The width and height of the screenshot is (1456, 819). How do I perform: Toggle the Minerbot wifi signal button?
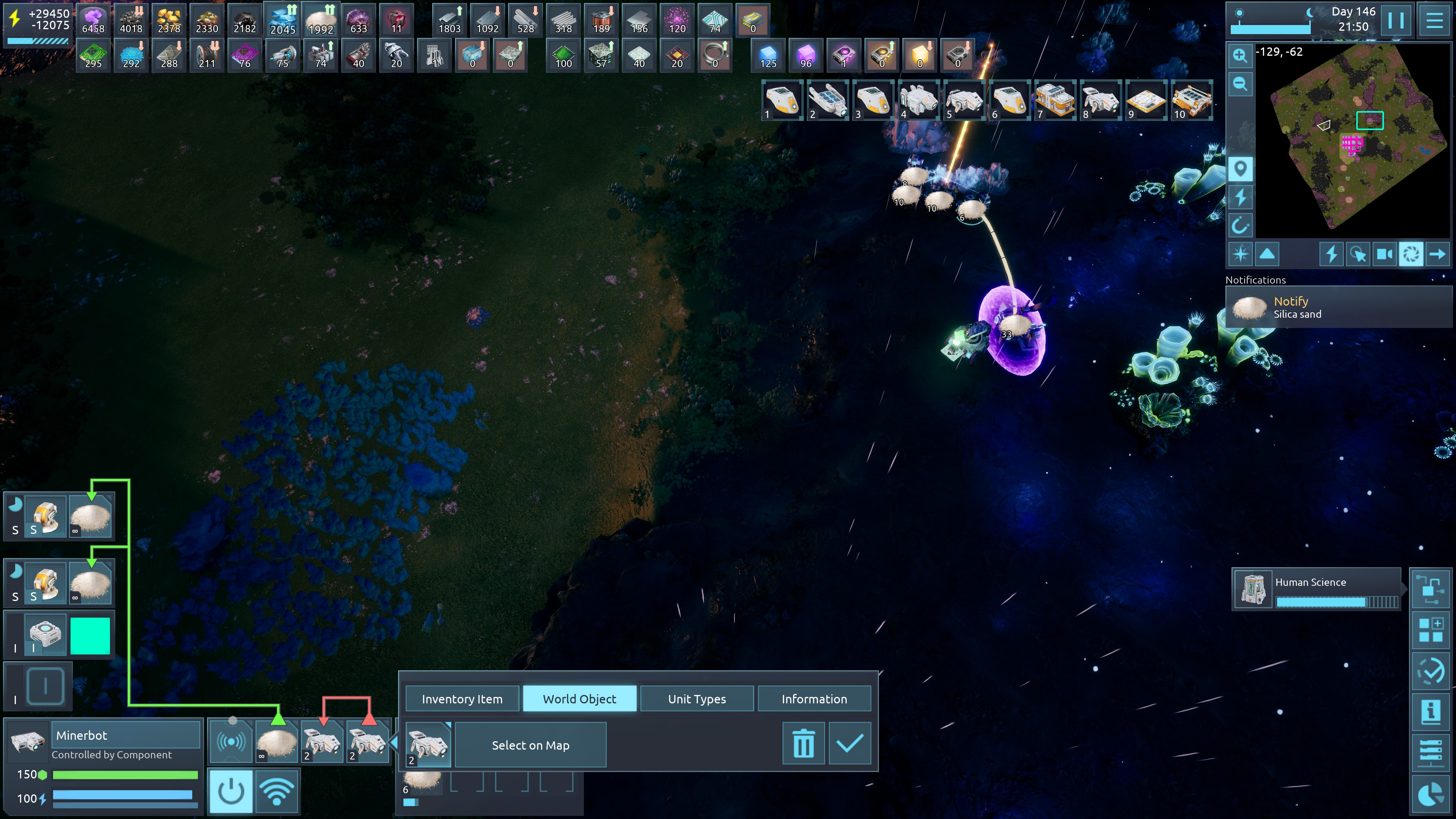pos(276,791)
